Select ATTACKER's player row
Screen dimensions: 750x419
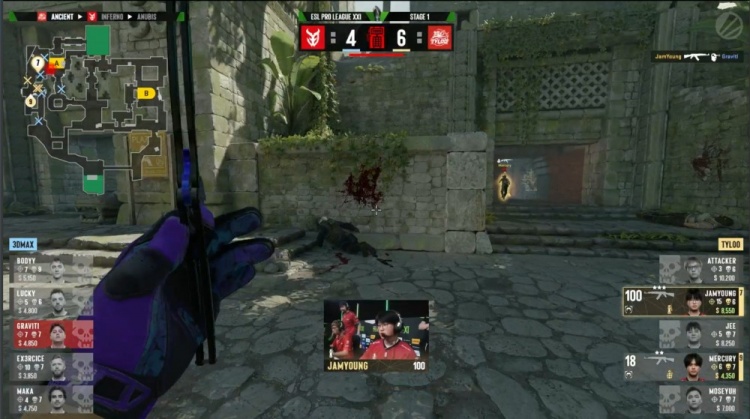702,270
